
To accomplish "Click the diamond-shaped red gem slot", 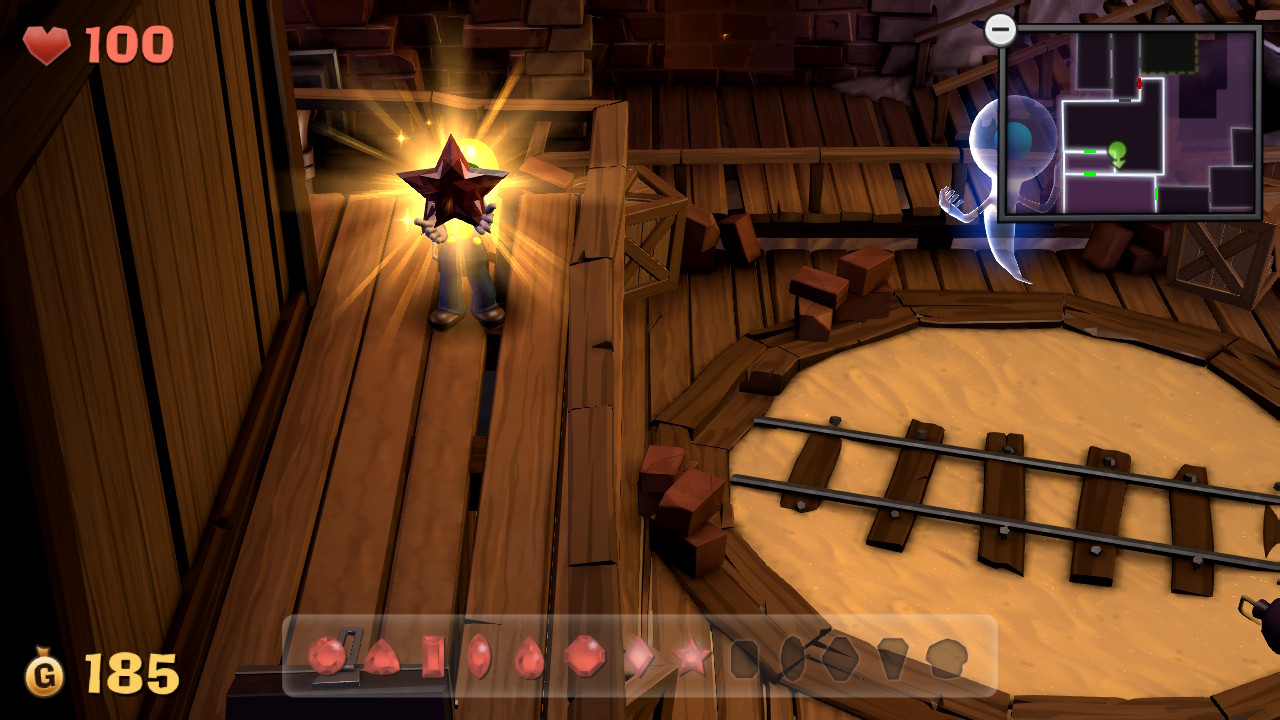I will point(638,657).
